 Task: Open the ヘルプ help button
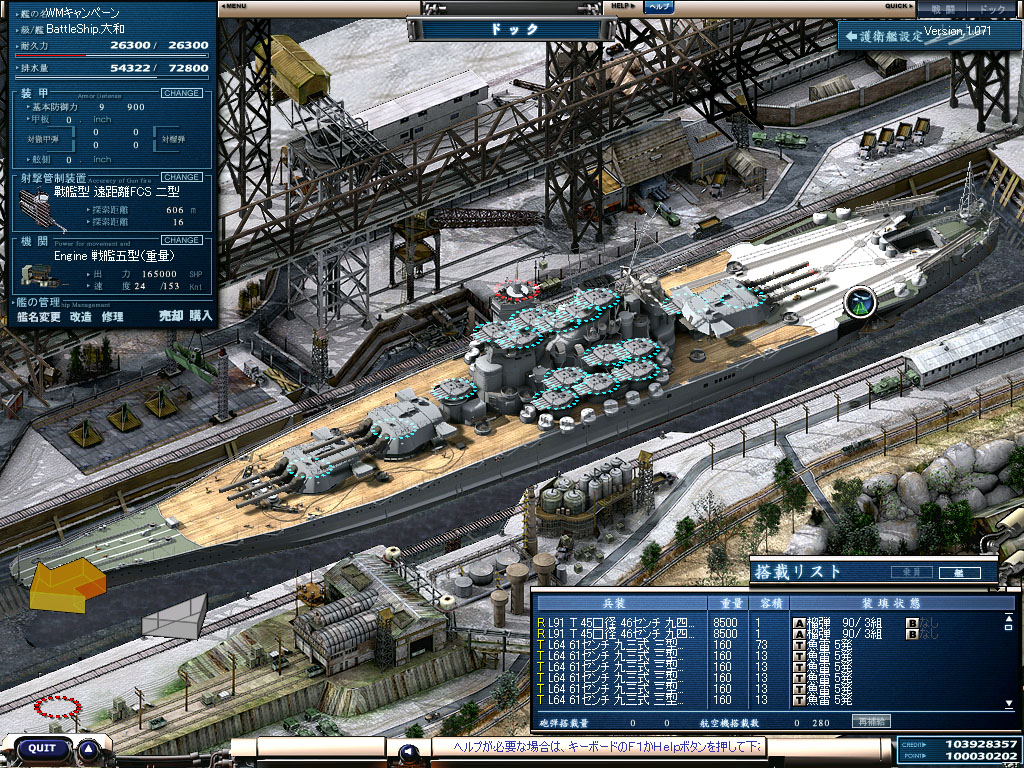657,6
